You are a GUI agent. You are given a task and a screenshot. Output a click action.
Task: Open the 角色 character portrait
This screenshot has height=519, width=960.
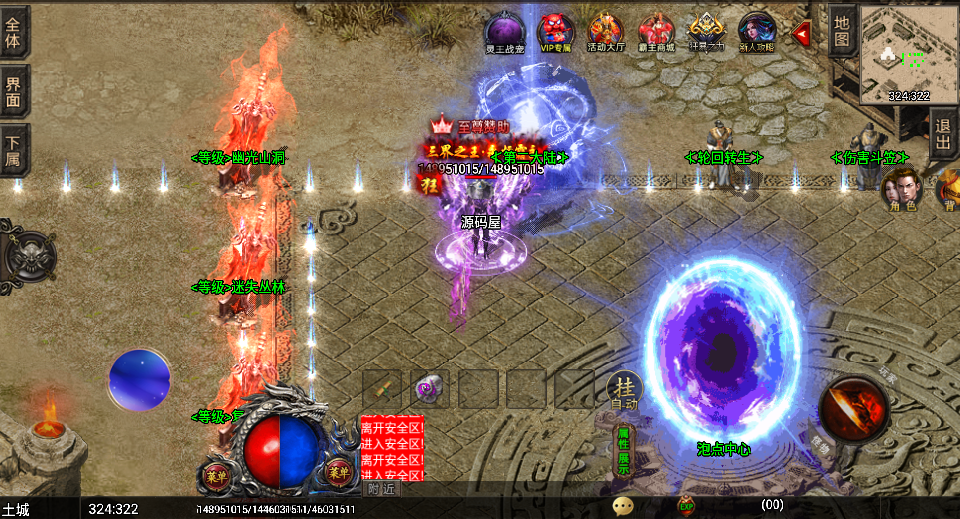pyautogui.click(x=902, y=188)
